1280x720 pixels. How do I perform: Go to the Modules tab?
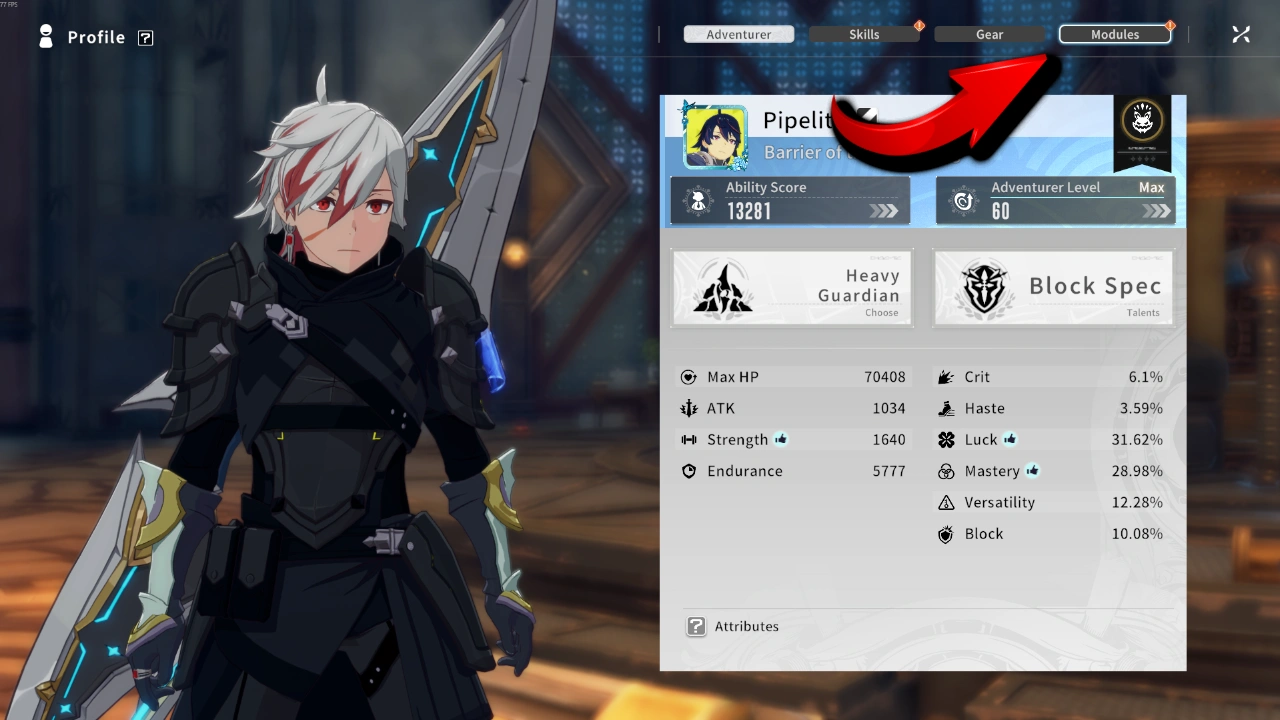pyautogui.click(x=1114, y=34)
